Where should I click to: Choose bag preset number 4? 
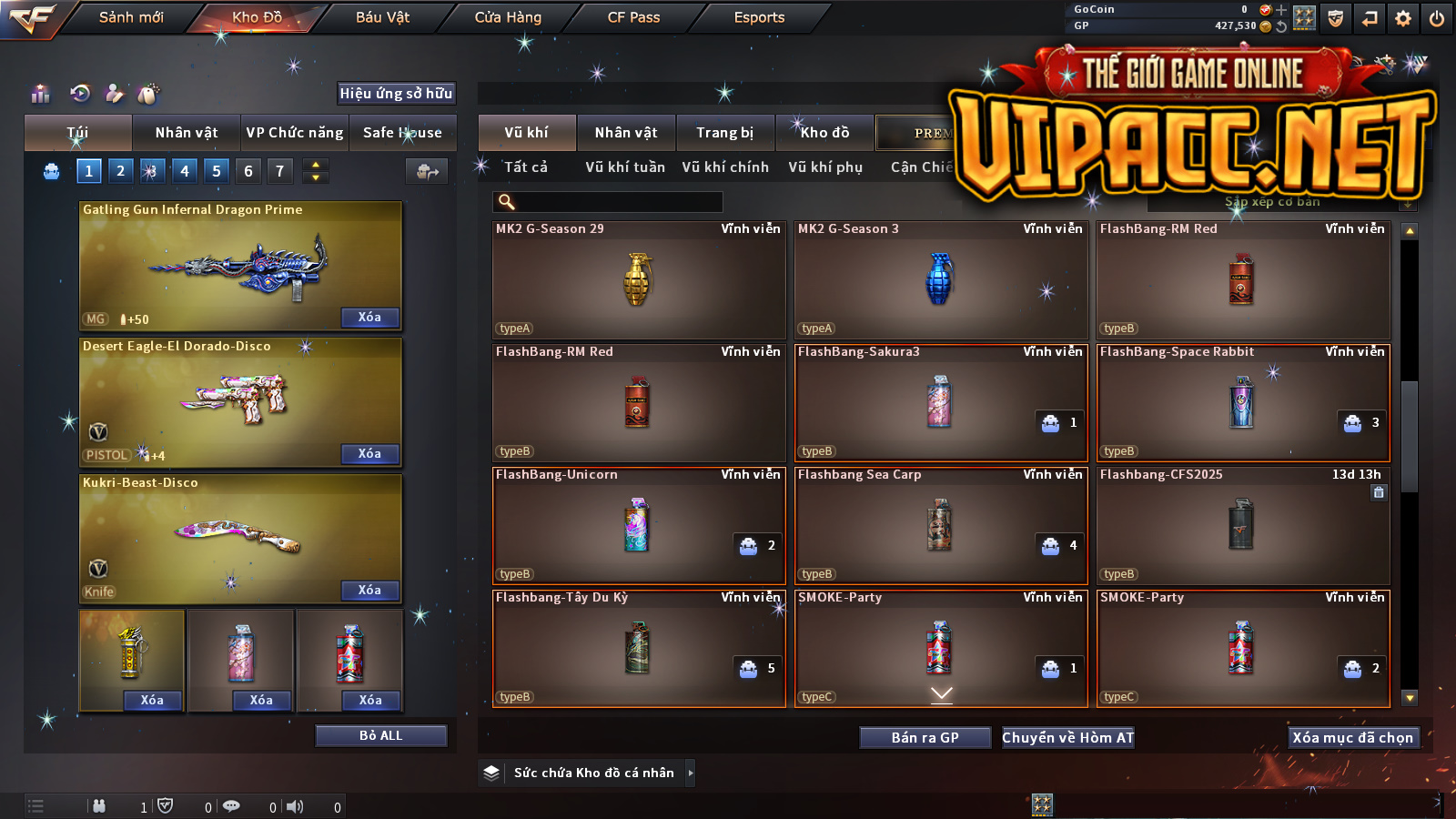click(x=185, y=171)
